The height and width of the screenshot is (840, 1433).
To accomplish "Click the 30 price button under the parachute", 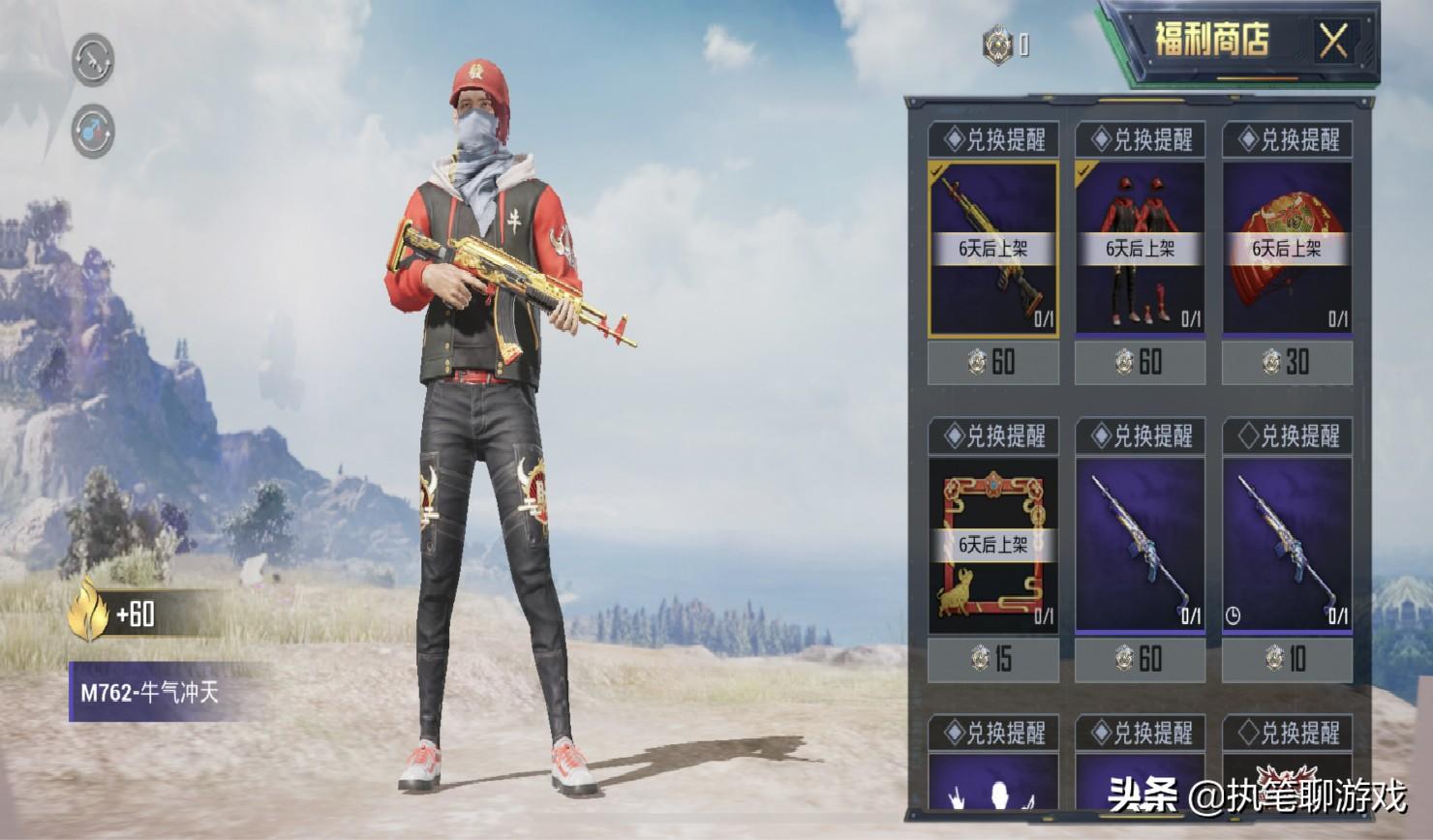I will click(1287, 363).
